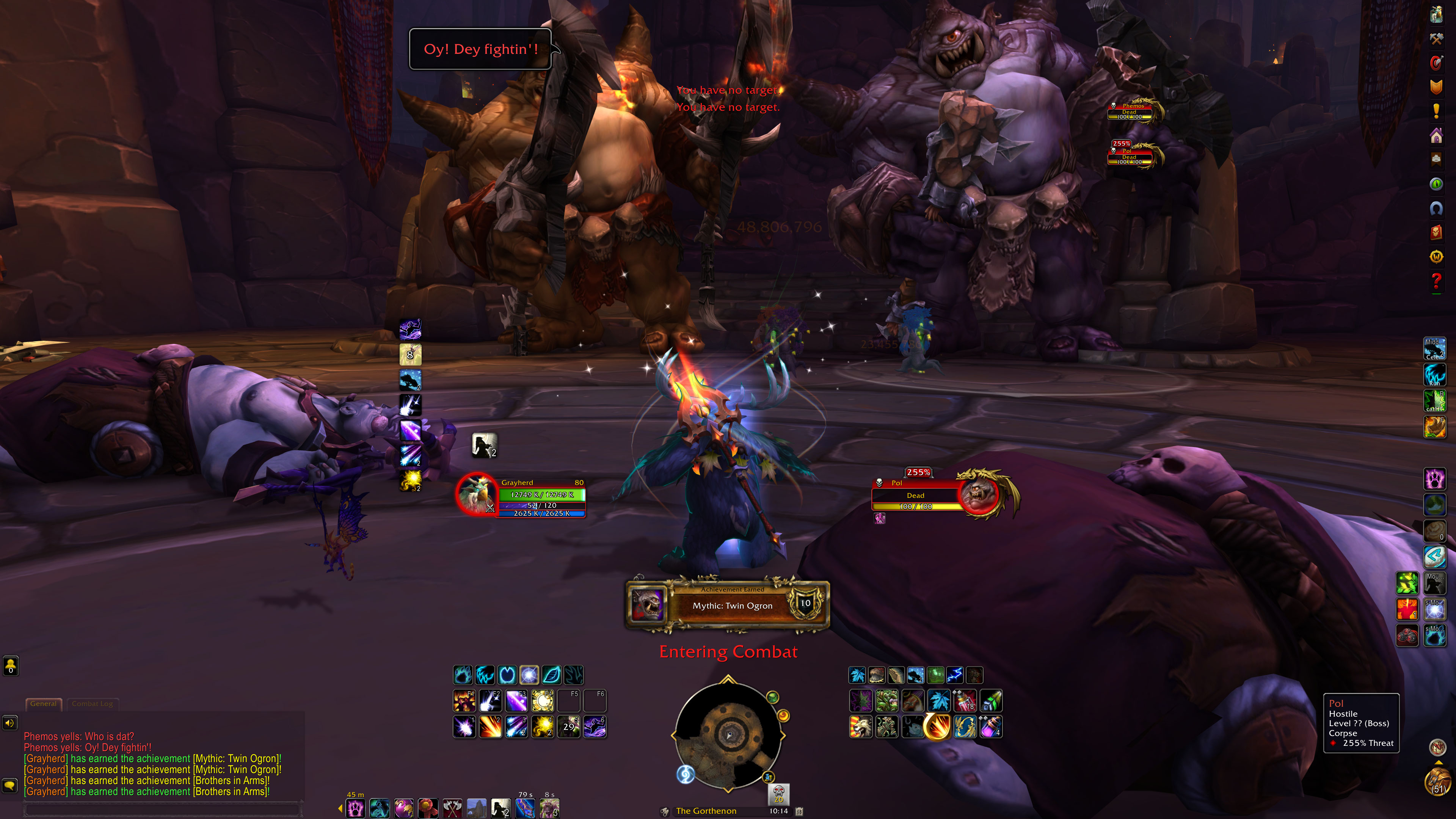This screenshot has height=819, width=1456.
Task: Activate the F1 fiery demon ability
Action: coord(464,701)
